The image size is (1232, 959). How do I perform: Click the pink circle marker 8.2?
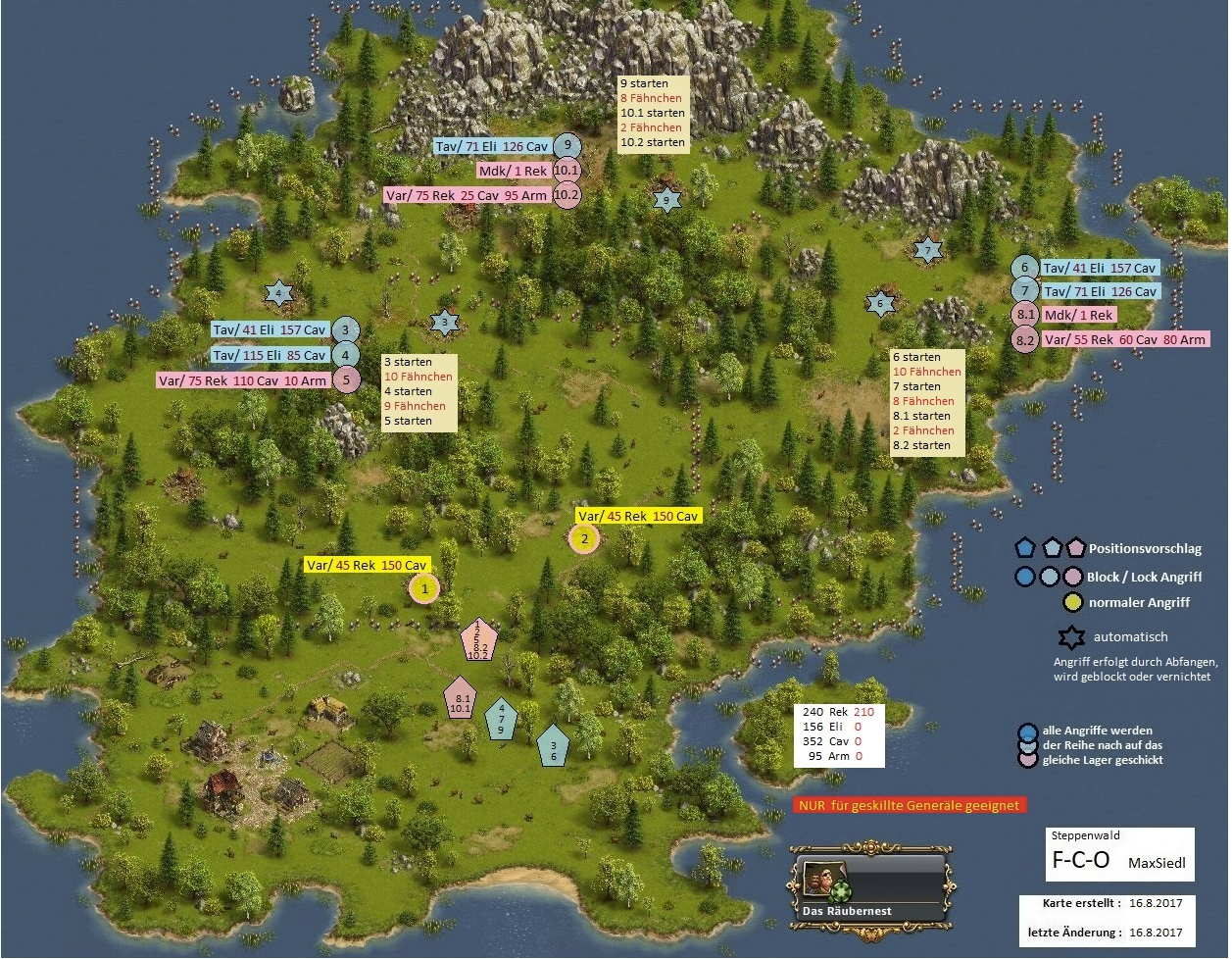(x=1025, y=339)
